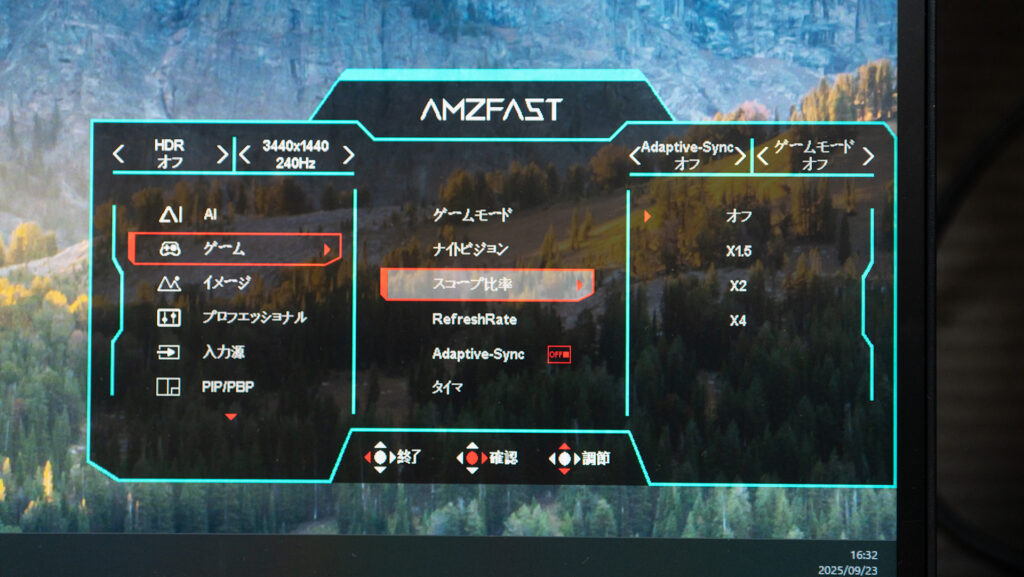Image resolution: width=1024 pixels, height=577 pixels.
Task: Open the ゲームモード submenu item
Action: [471, 214]
